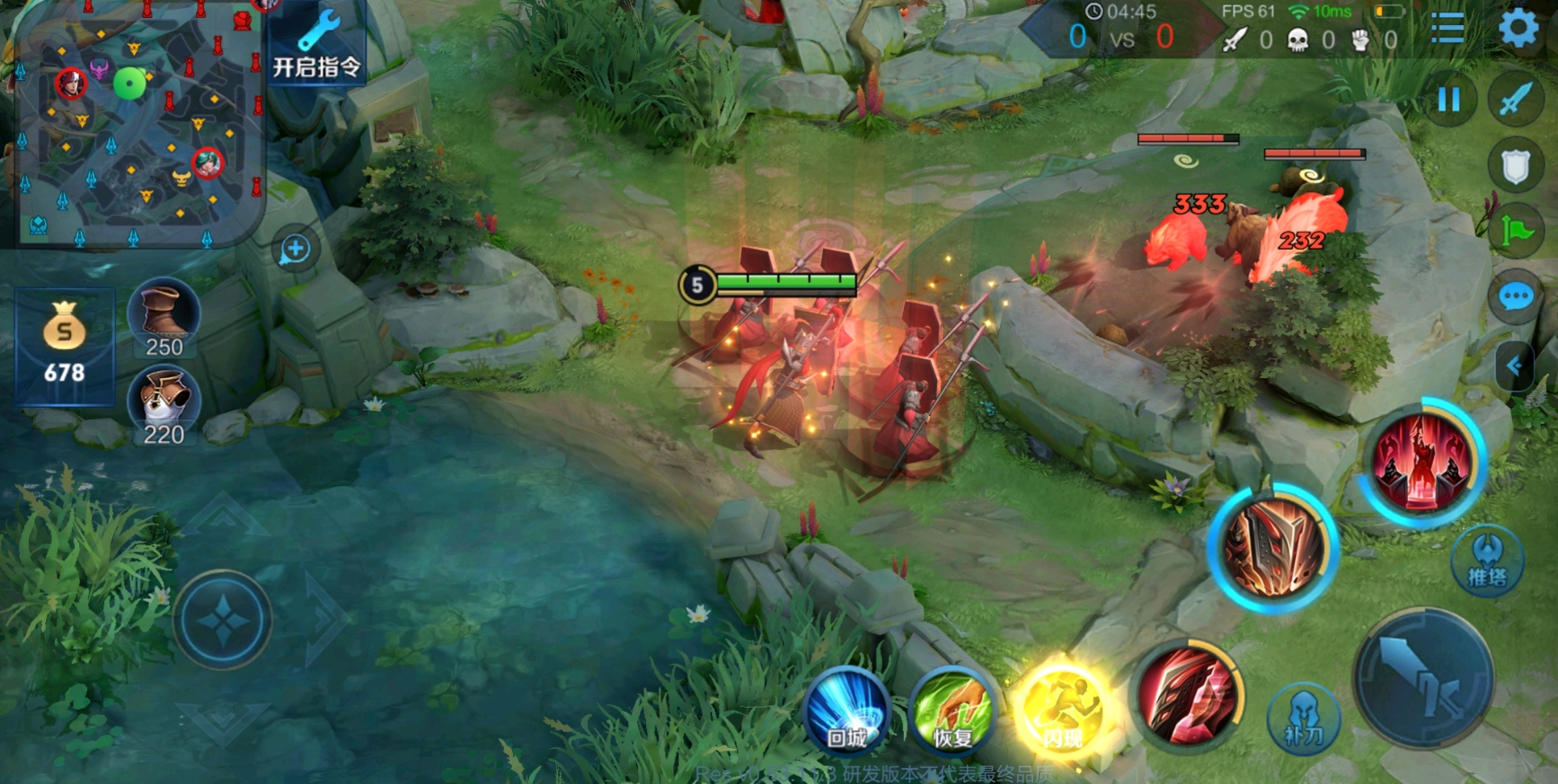Tap the 开启指令 wrench button
The width and height of the screenshot is (1558, 784).
316,45
